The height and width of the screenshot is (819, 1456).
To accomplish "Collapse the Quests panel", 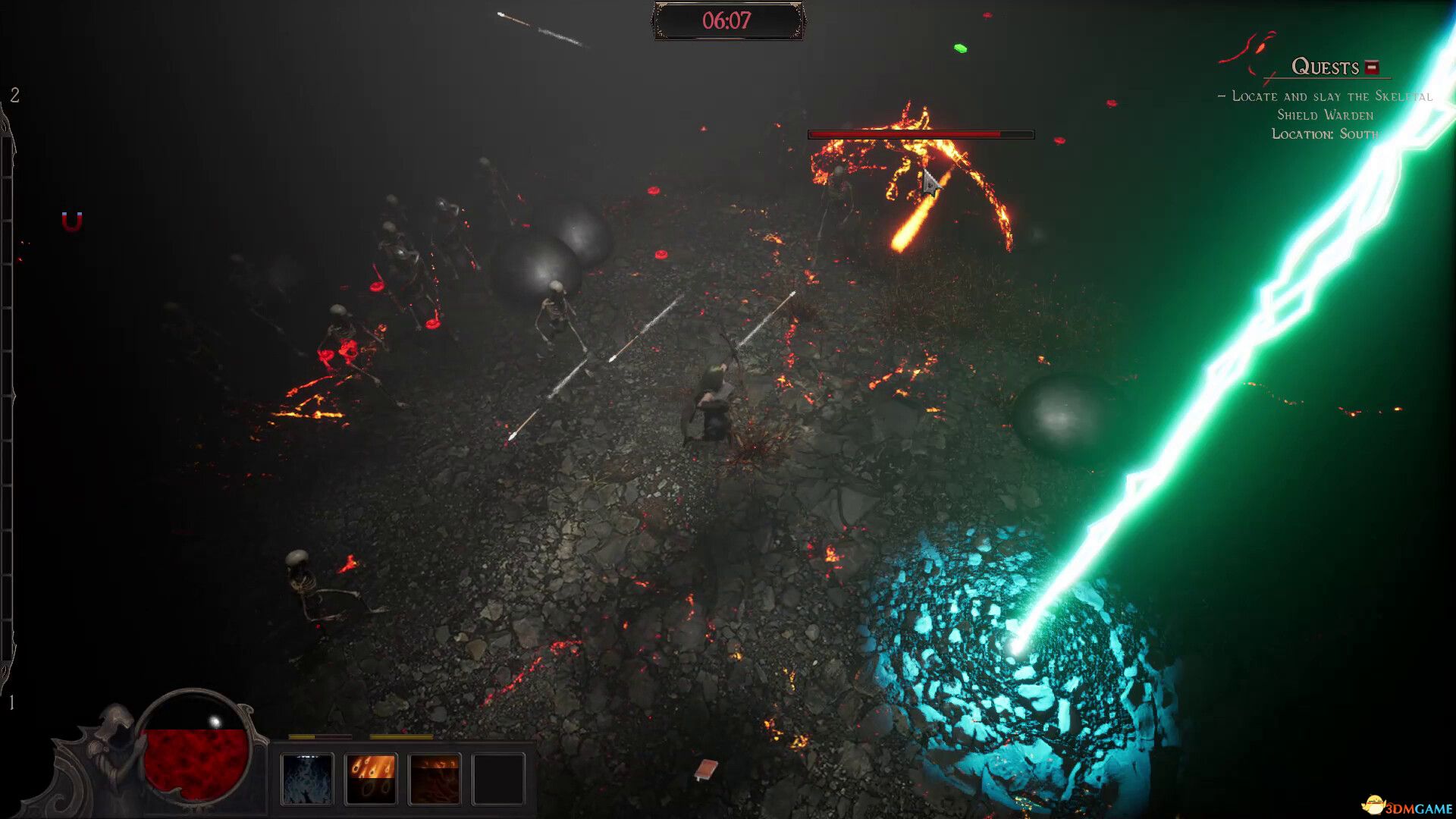I will [x=1370, y=67].
